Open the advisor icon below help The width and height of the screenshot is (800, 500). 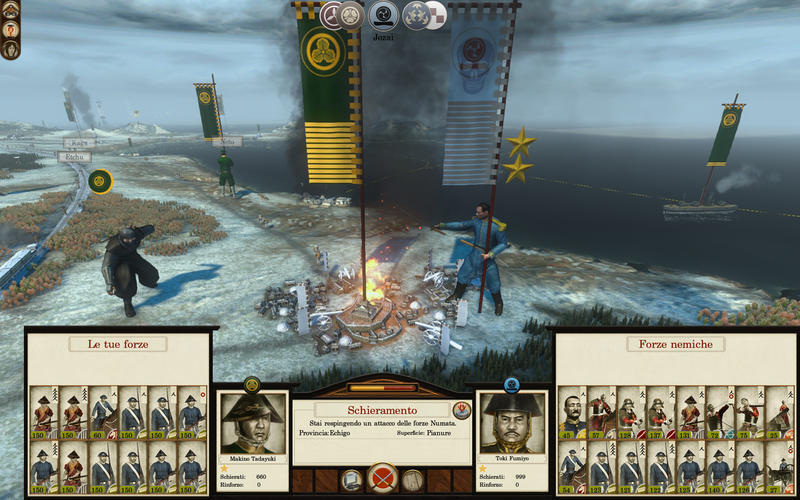(x=9, y=48)
